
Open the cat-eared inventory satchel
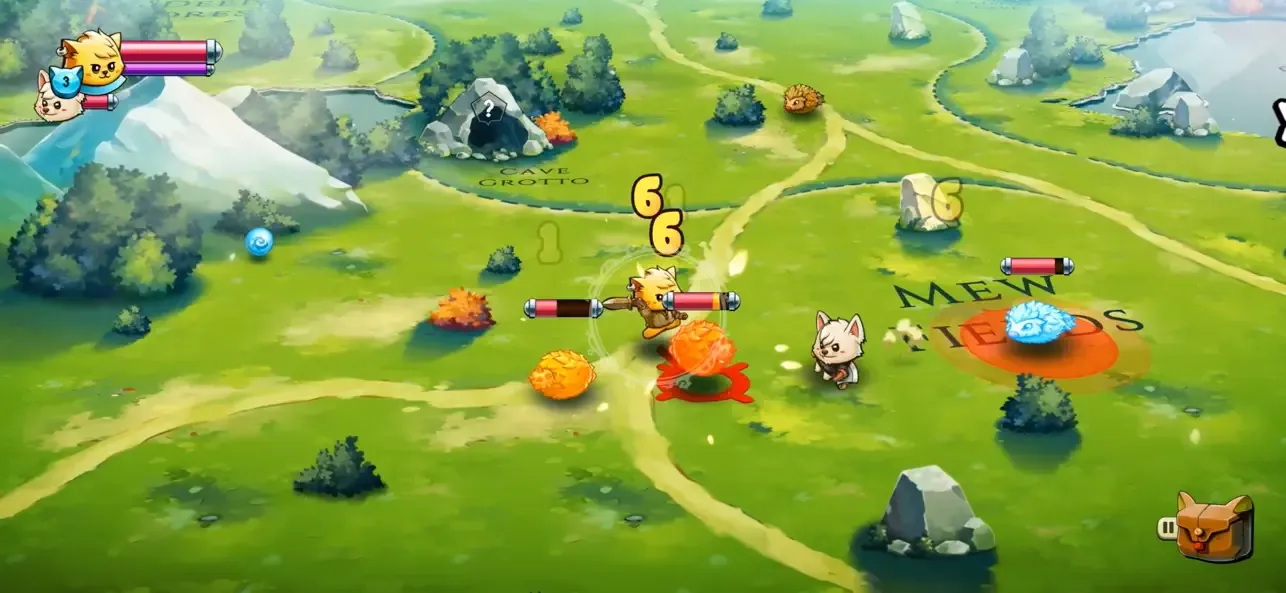pyautogui.click(x=1214, y=527)
